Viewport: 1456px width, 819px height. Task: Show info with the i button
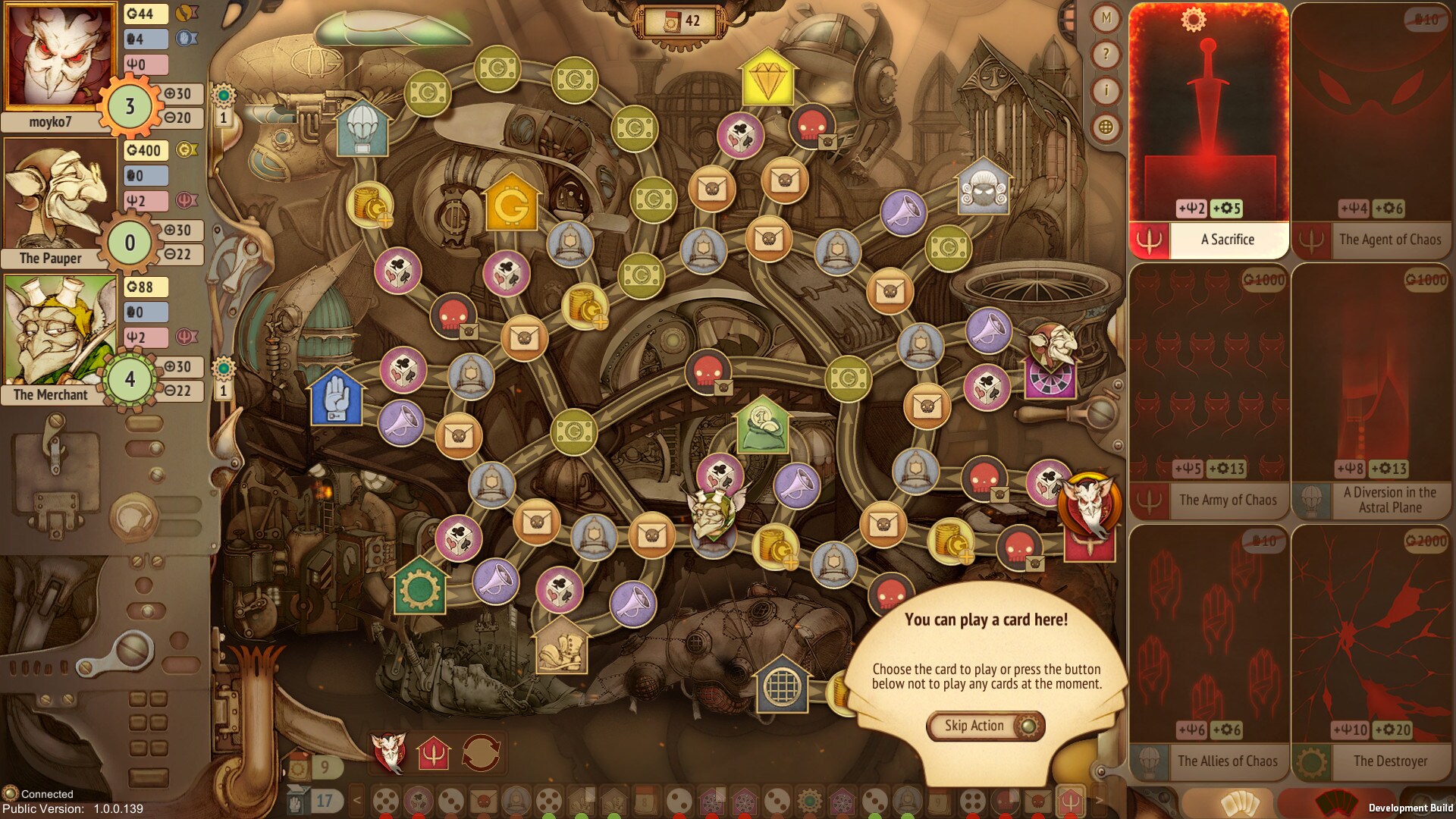pos(1106,91)
